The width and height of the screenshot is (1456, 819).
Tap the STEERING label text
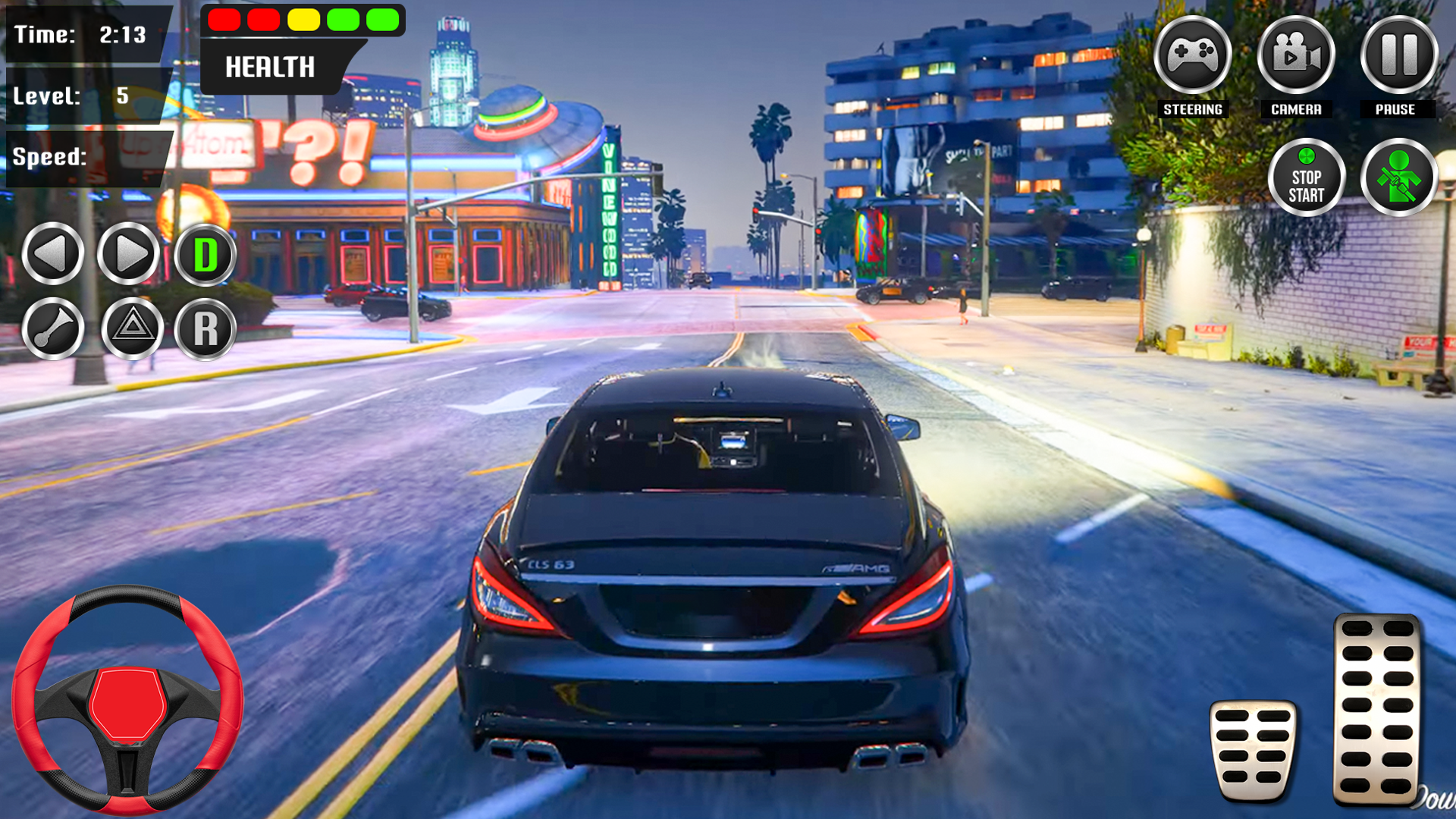(x=1192, y=109)
